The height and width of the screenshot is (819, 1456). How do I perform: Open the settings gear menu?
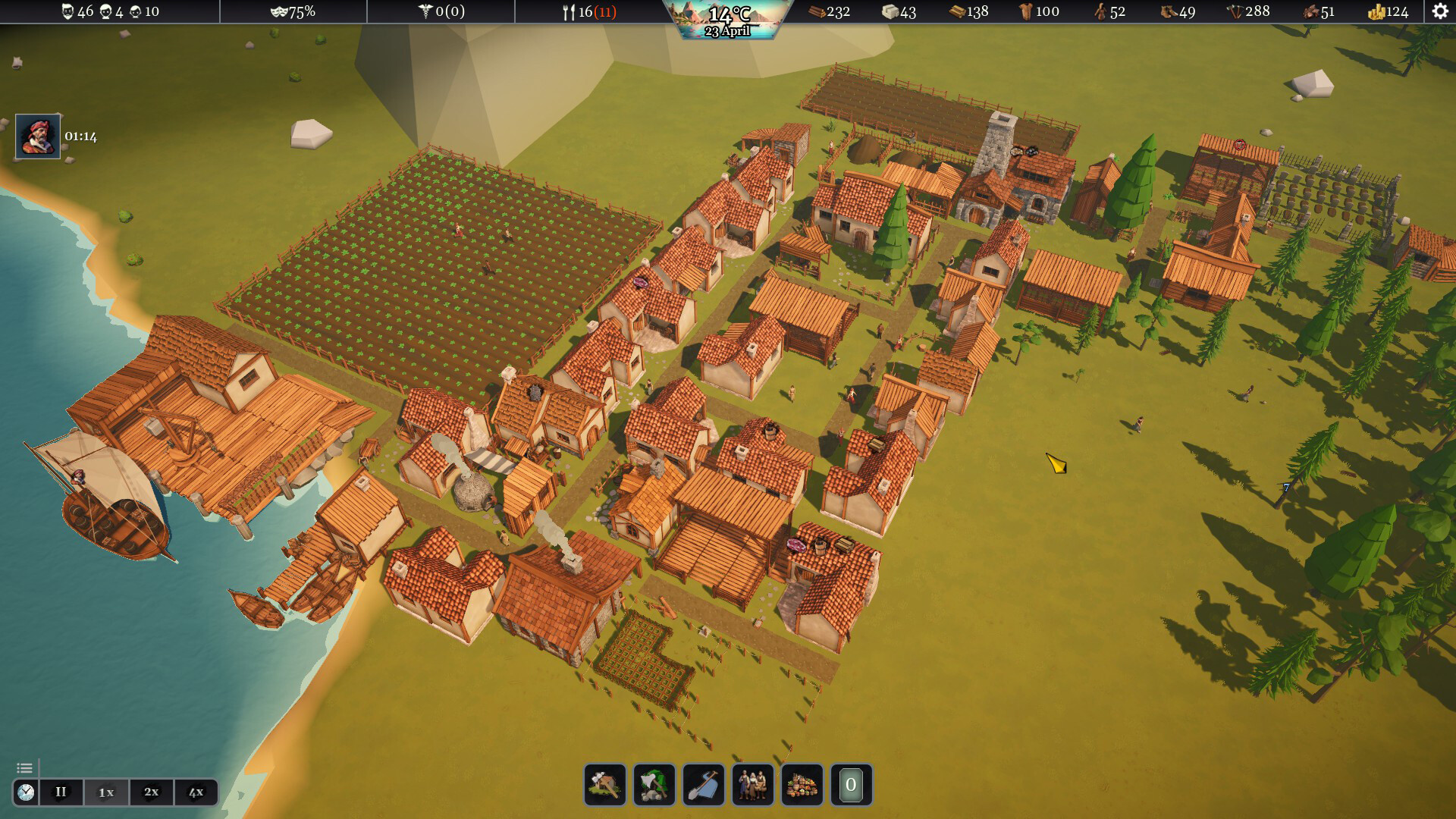coord(1439,11)
